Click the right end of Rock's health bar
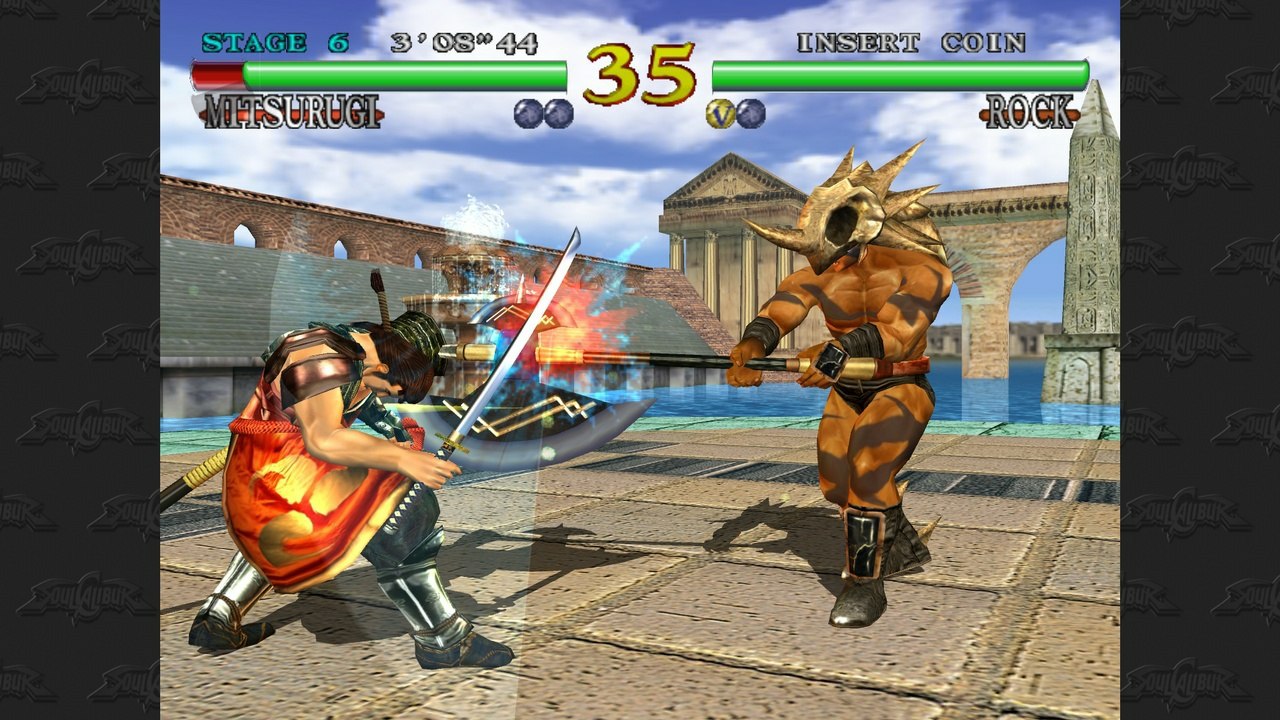Image resolution: width=1280 pixels, height=720 pixels. pos(1080,72)
